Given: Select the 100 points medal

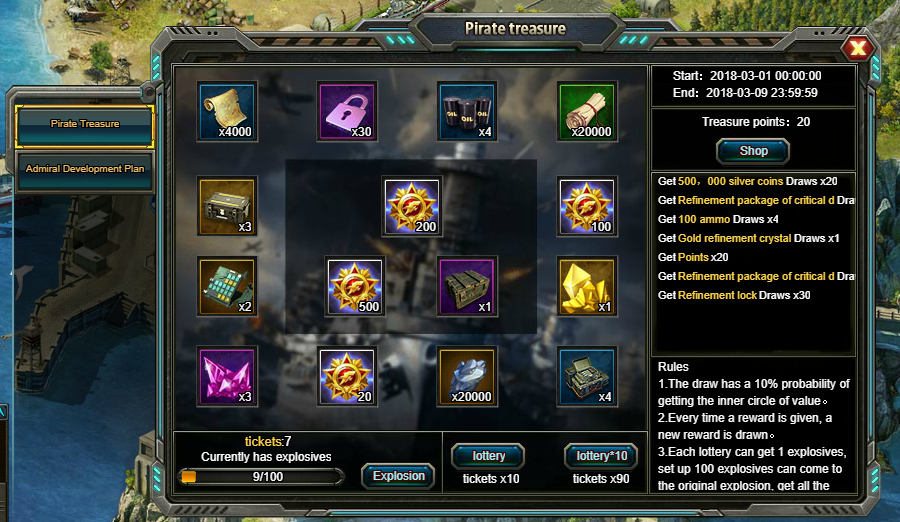Looking at the screenshot, I should coord(587,207).
